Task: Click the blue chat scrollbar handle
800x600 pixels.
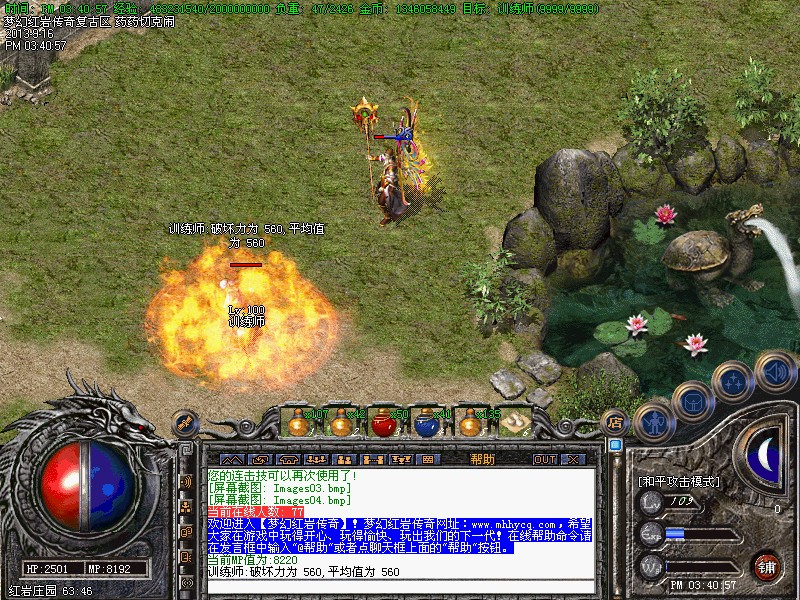Action: pos(615,444)
